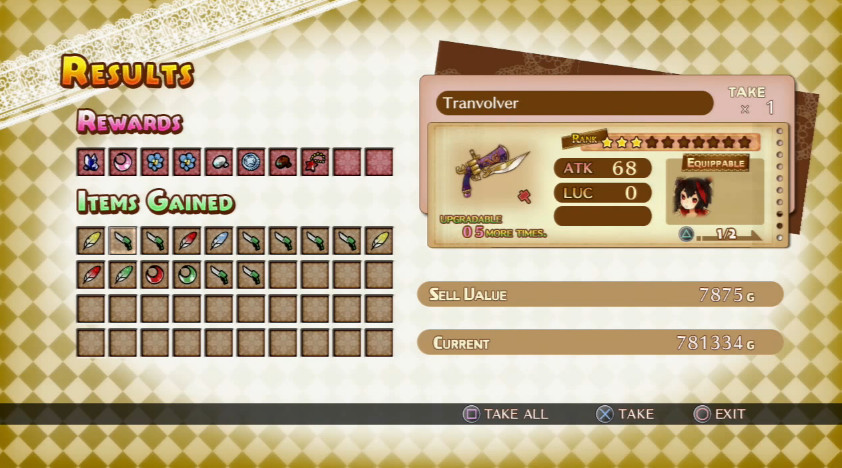The image size is (842, 468).
Task: Pick the pink crescent moon reward
Action: 123,162
